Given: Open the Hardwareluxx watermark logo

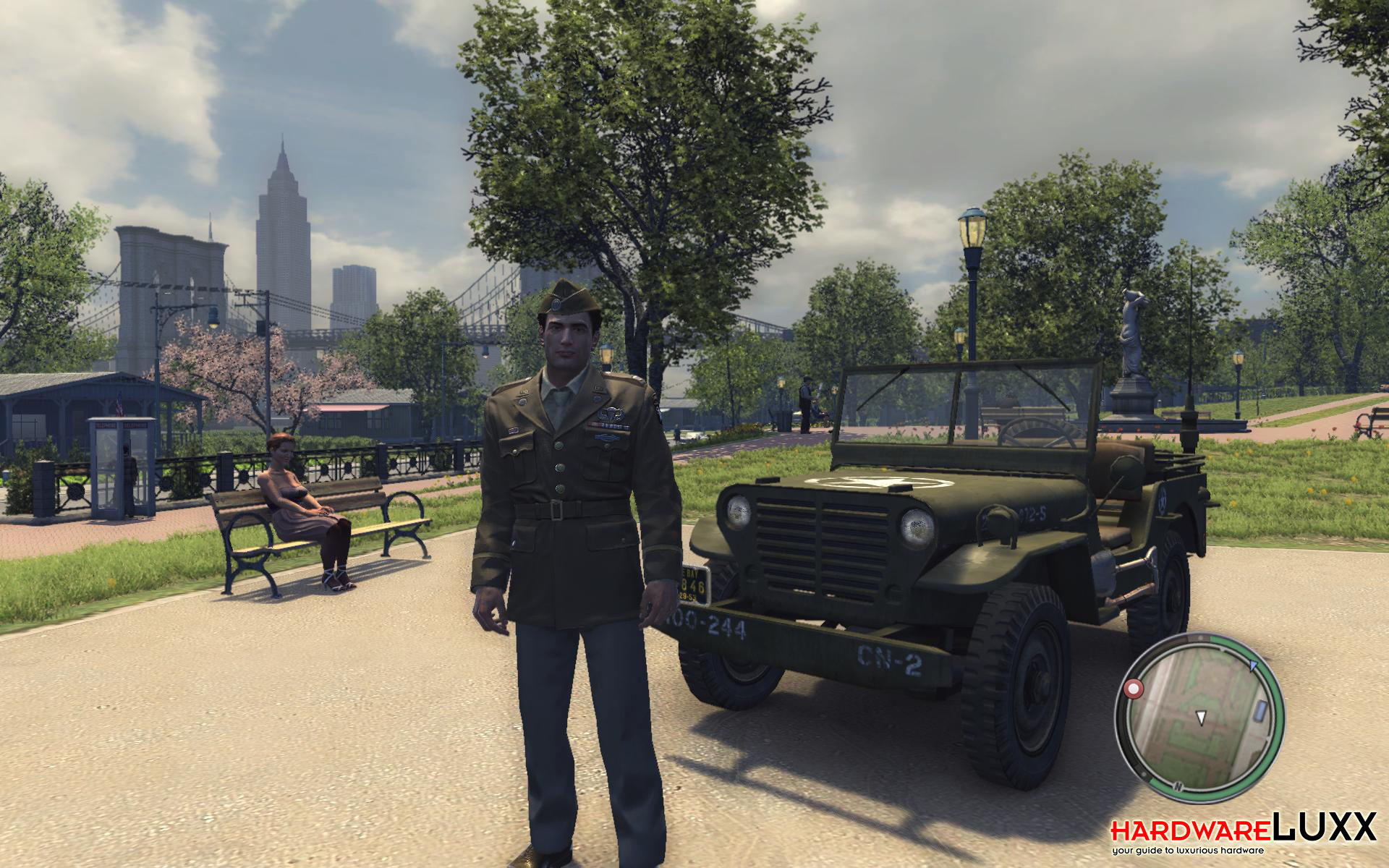Looking at the screenshot, I should point(1243,832).
